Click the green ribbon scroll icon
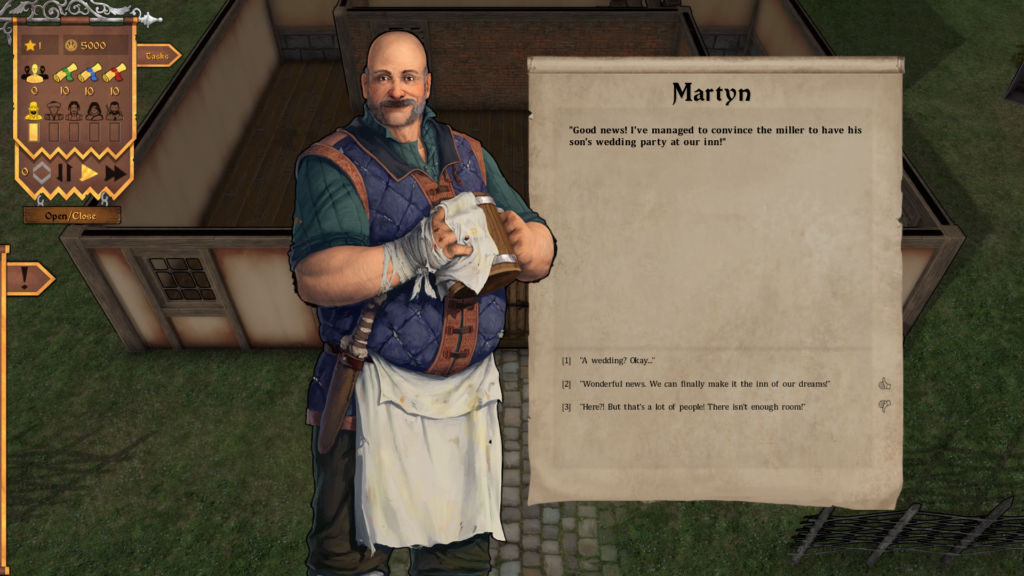The width and height of the screenshot is (1024, 576). [x=64, y=73]
